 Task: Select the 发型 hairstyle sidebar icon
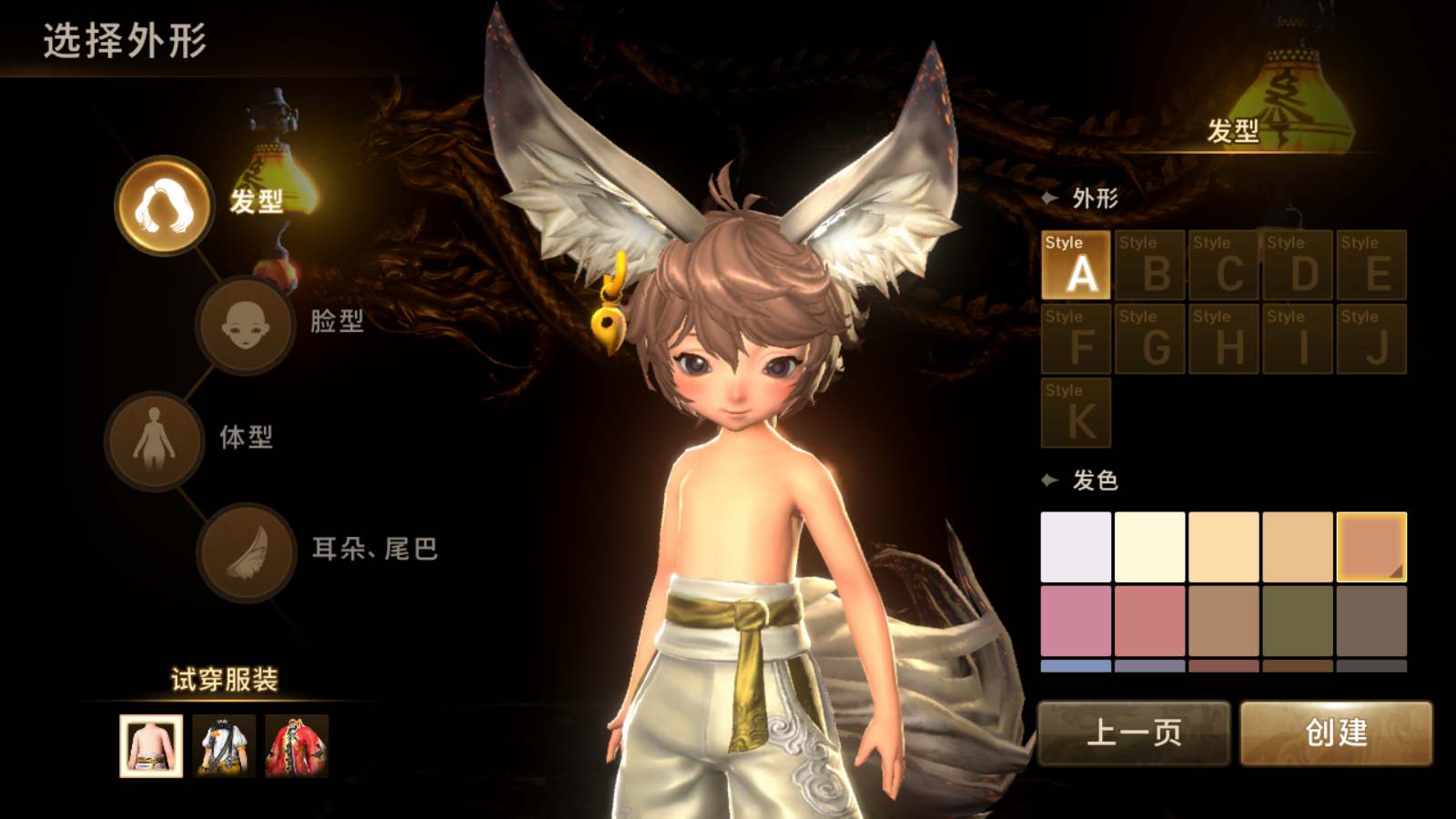(164, 207)
